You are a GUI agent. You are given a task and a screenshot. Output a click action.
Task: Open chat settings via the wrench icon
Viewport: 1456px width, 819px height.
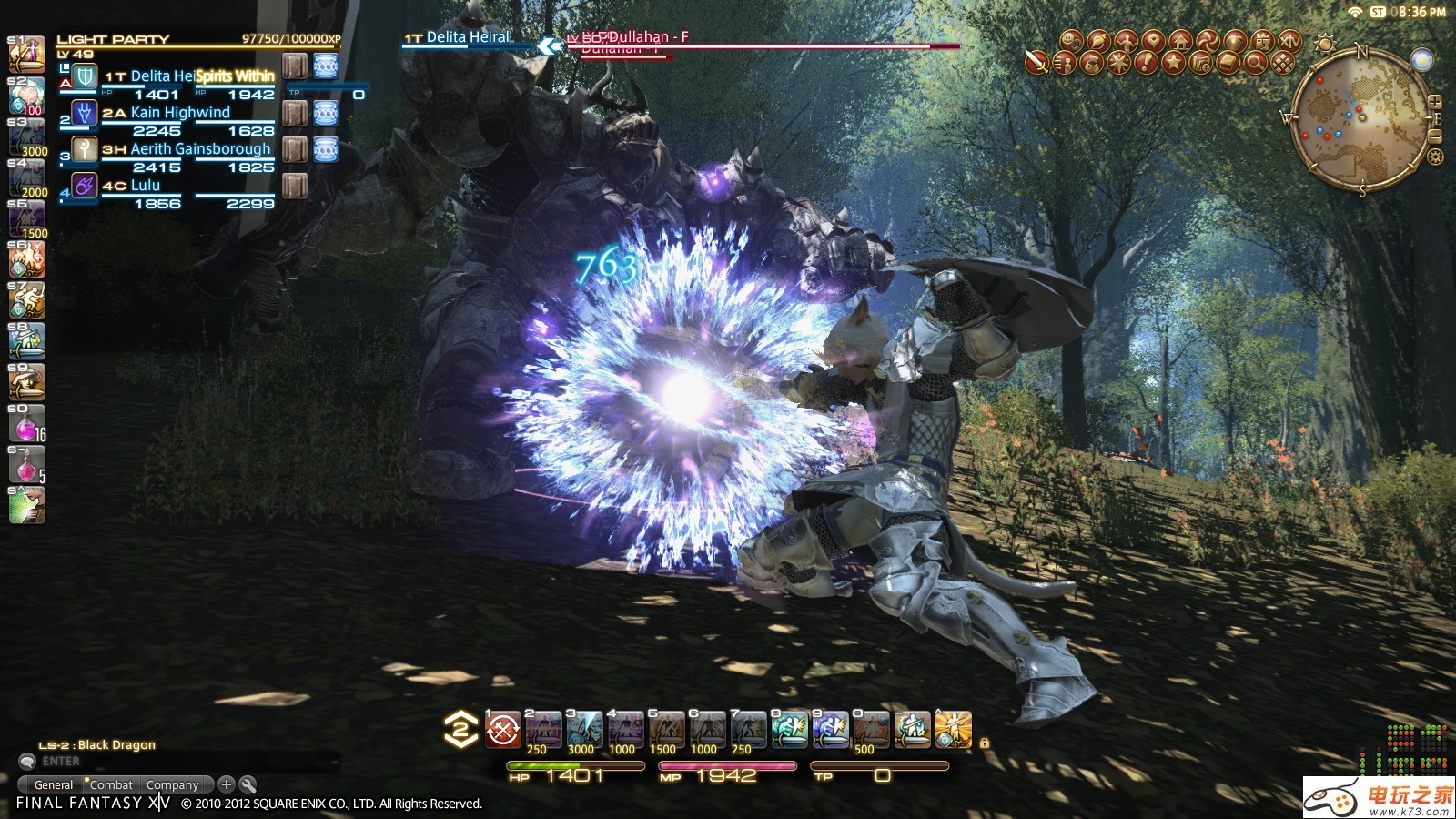coord(248,784)
